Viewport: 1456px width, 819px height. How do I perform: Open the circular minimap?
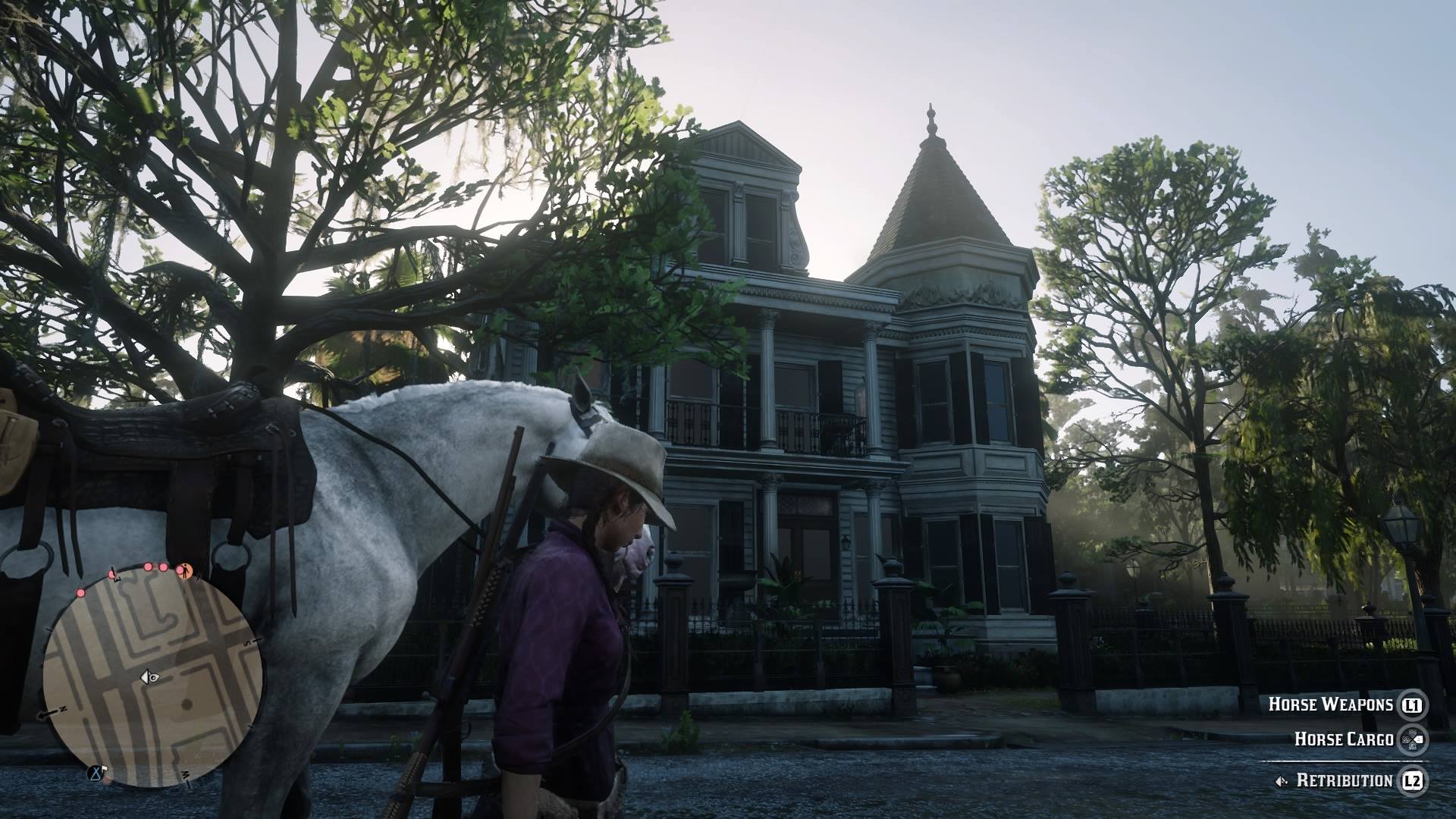pos(152,676)
